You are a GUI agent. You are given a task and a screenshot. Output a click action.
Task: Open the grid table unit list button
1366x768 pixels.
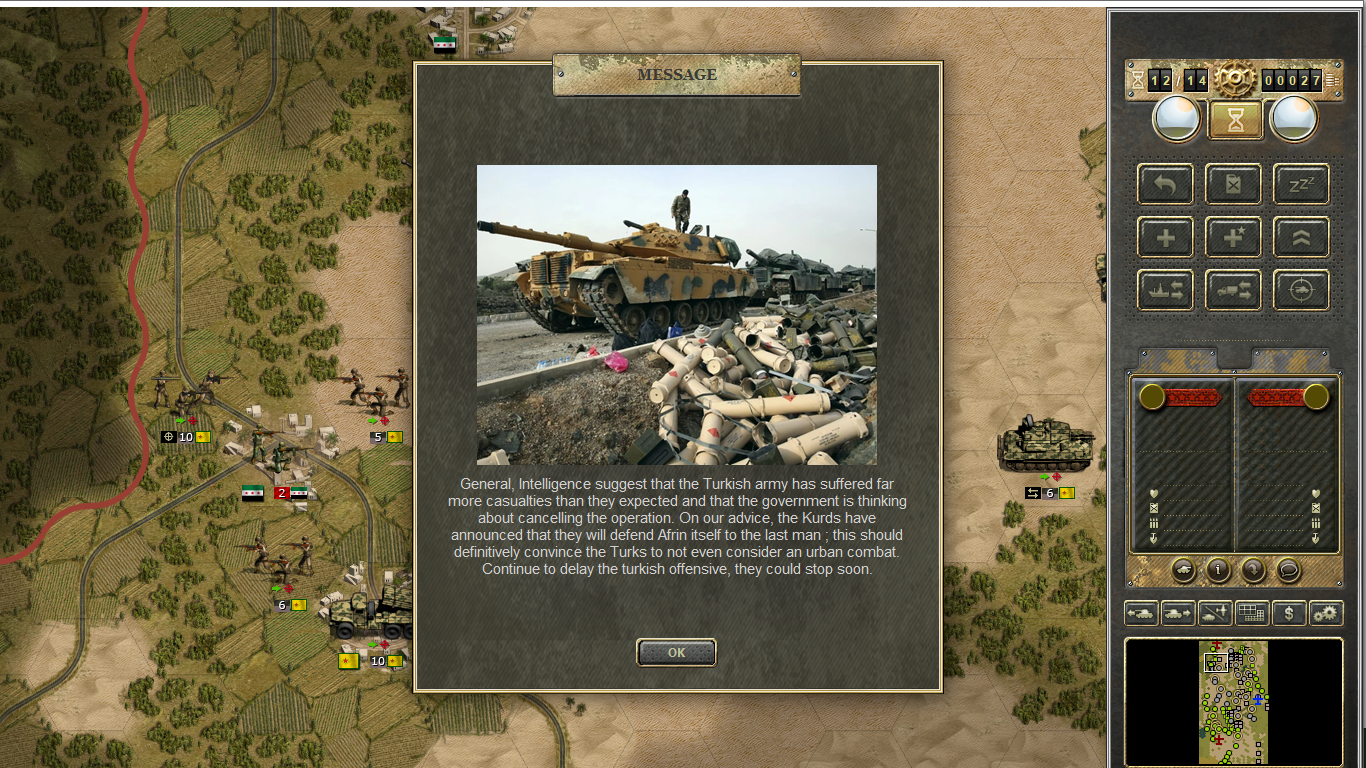tap(1251, 613)
